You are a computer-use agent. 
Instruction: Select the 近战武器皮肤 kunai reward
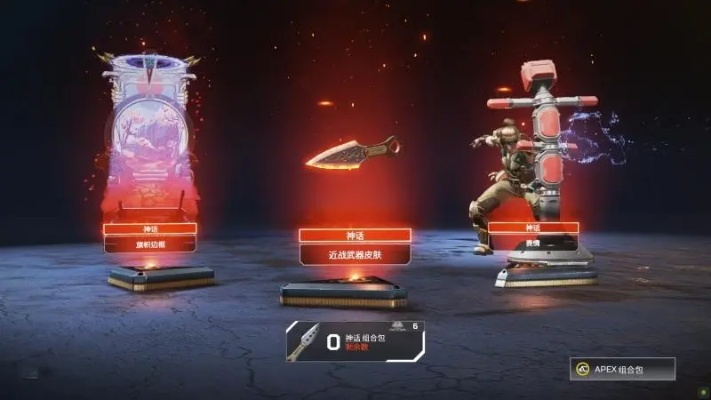tap(352, 152)
